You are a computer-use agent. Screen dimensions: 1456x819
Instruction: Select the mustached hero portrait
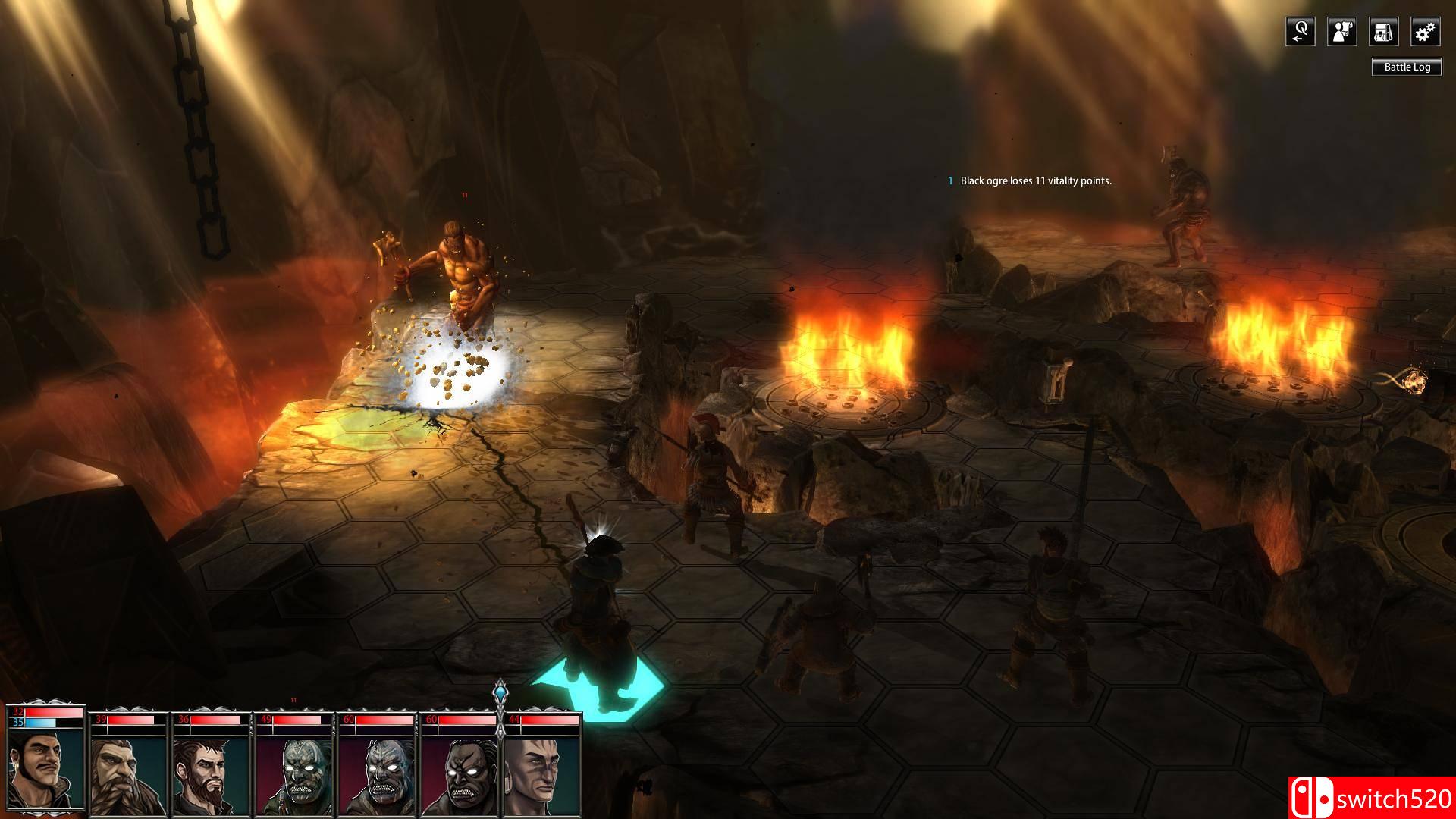[x=45, y=770]
